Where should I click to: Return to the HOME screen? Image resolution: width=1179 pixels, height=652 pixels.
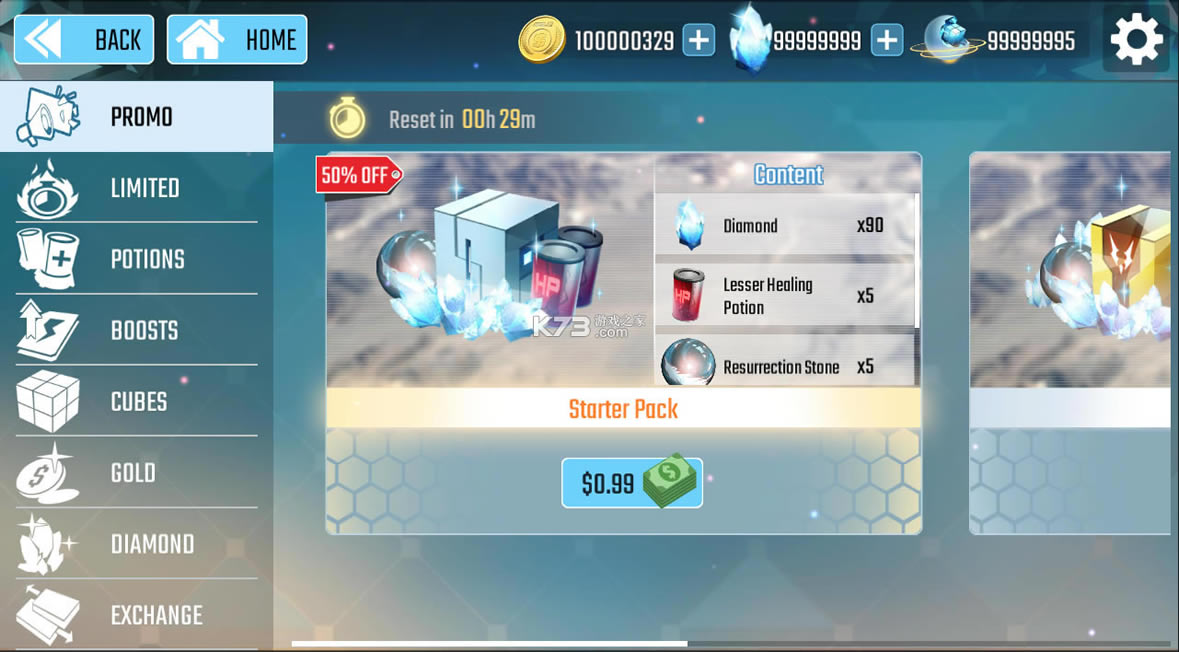(237, 40)
